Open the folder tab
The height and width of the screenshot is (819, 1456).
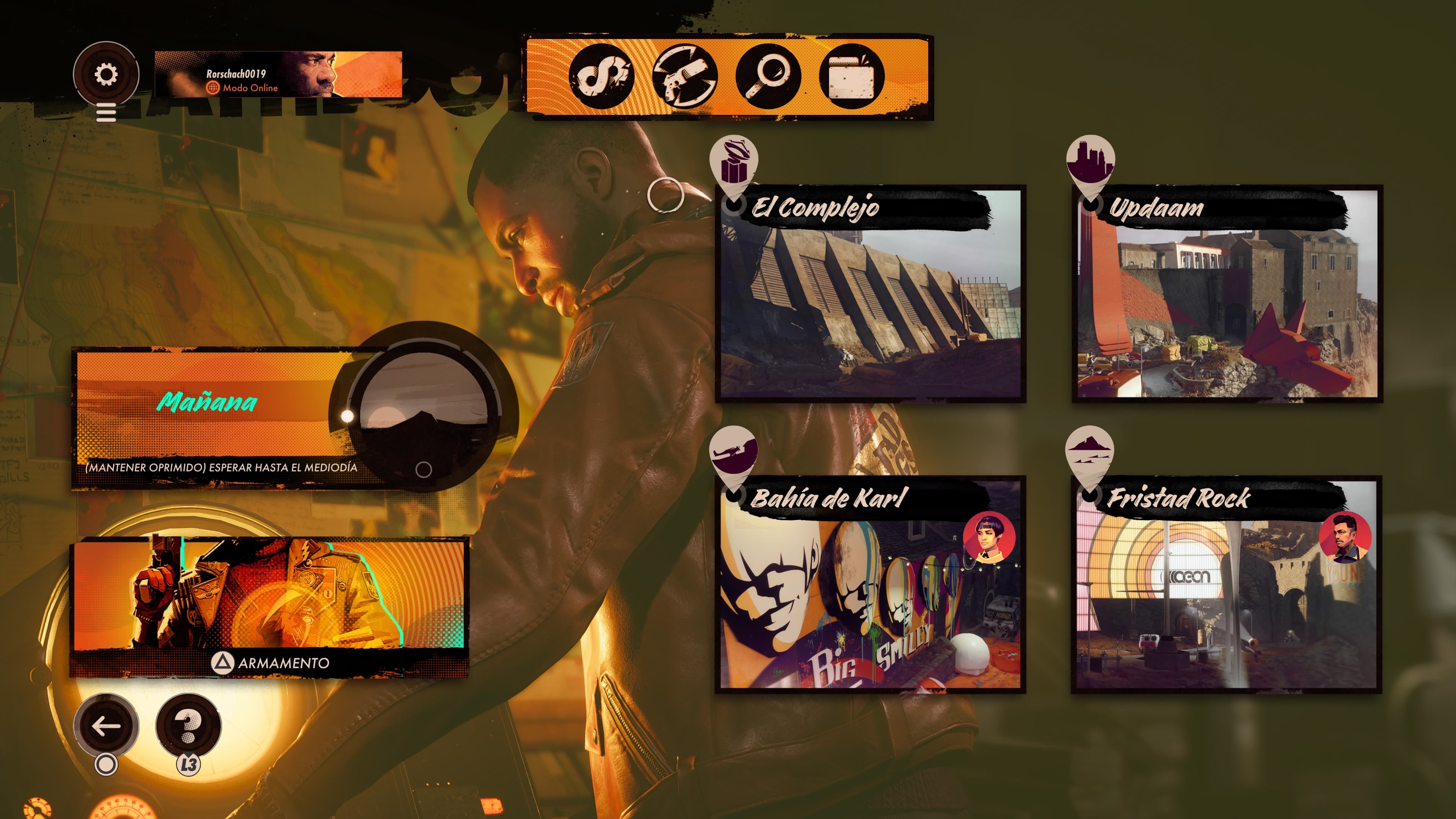coord(851,76)
